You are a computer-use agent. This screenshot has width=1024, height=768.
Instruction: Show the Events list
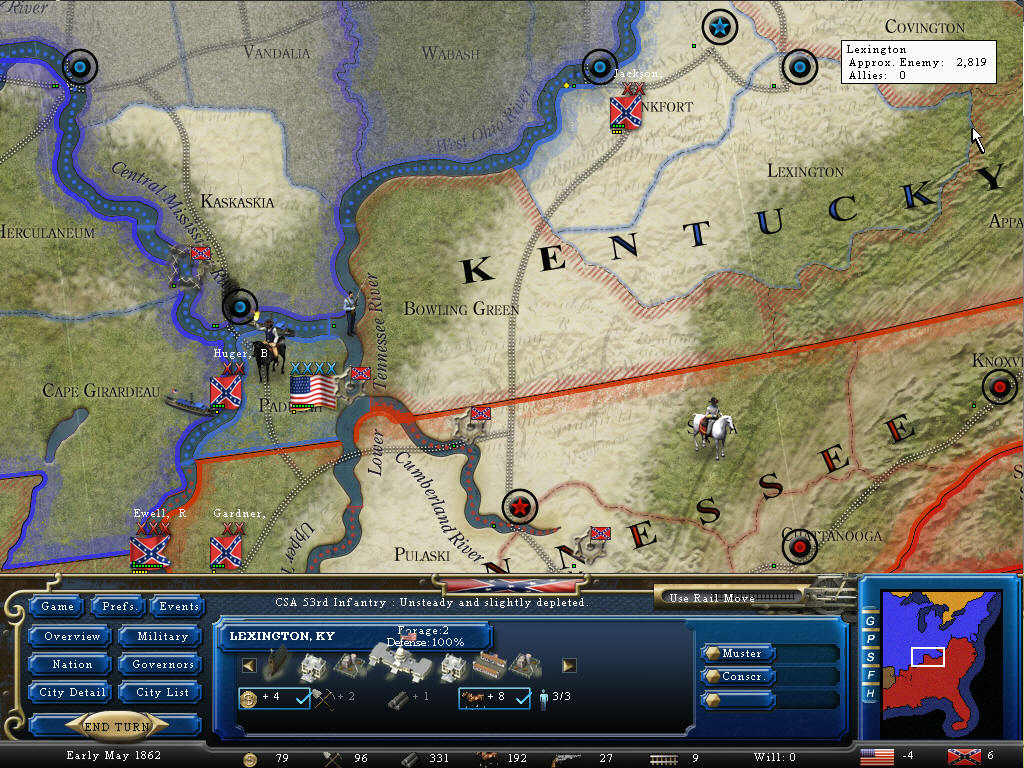pyautogui.click(x=179, y=606)
